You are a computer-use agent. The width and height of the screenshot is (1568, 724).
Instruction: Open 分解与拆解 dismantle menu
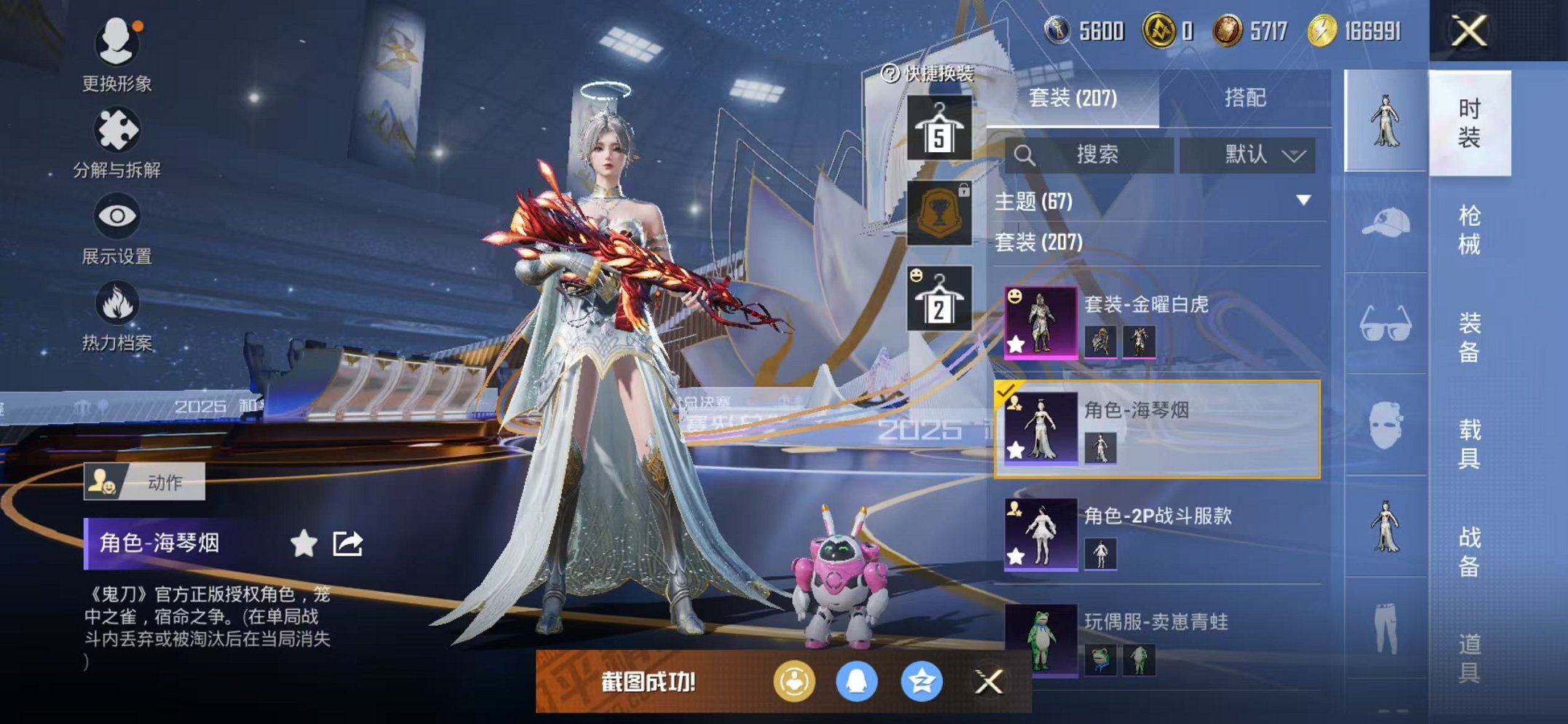pyautogui.click(x=117, y=143)
